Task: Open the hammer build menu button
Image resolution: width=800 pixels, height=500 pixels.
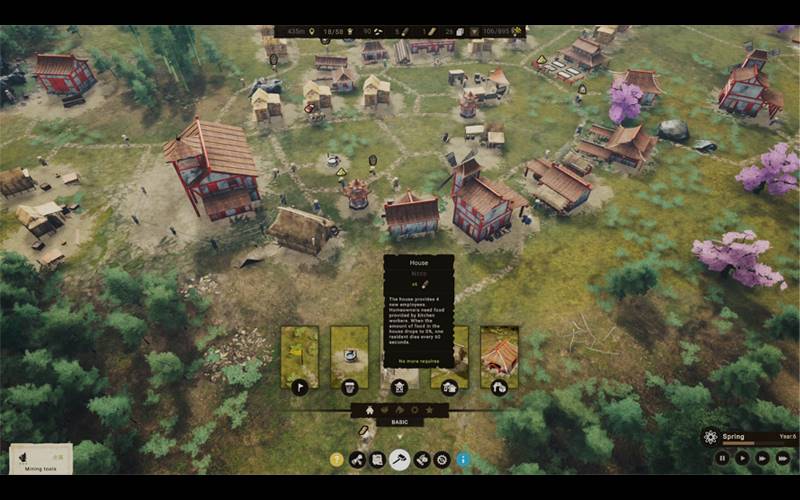Action: click(400, 459)
